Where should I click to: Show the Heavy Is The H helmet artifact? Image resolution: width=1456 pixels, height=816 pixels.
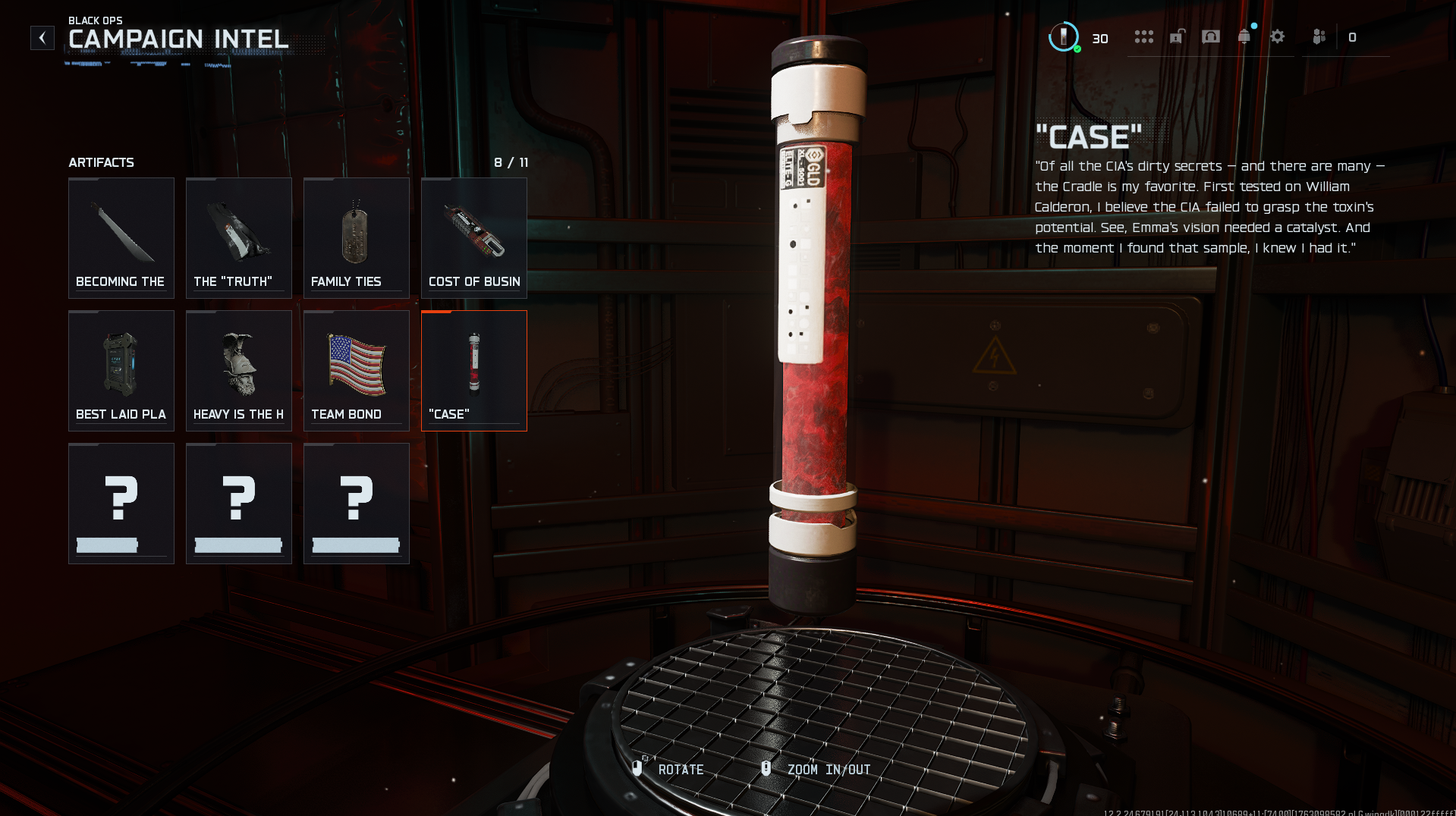[239, 371]
